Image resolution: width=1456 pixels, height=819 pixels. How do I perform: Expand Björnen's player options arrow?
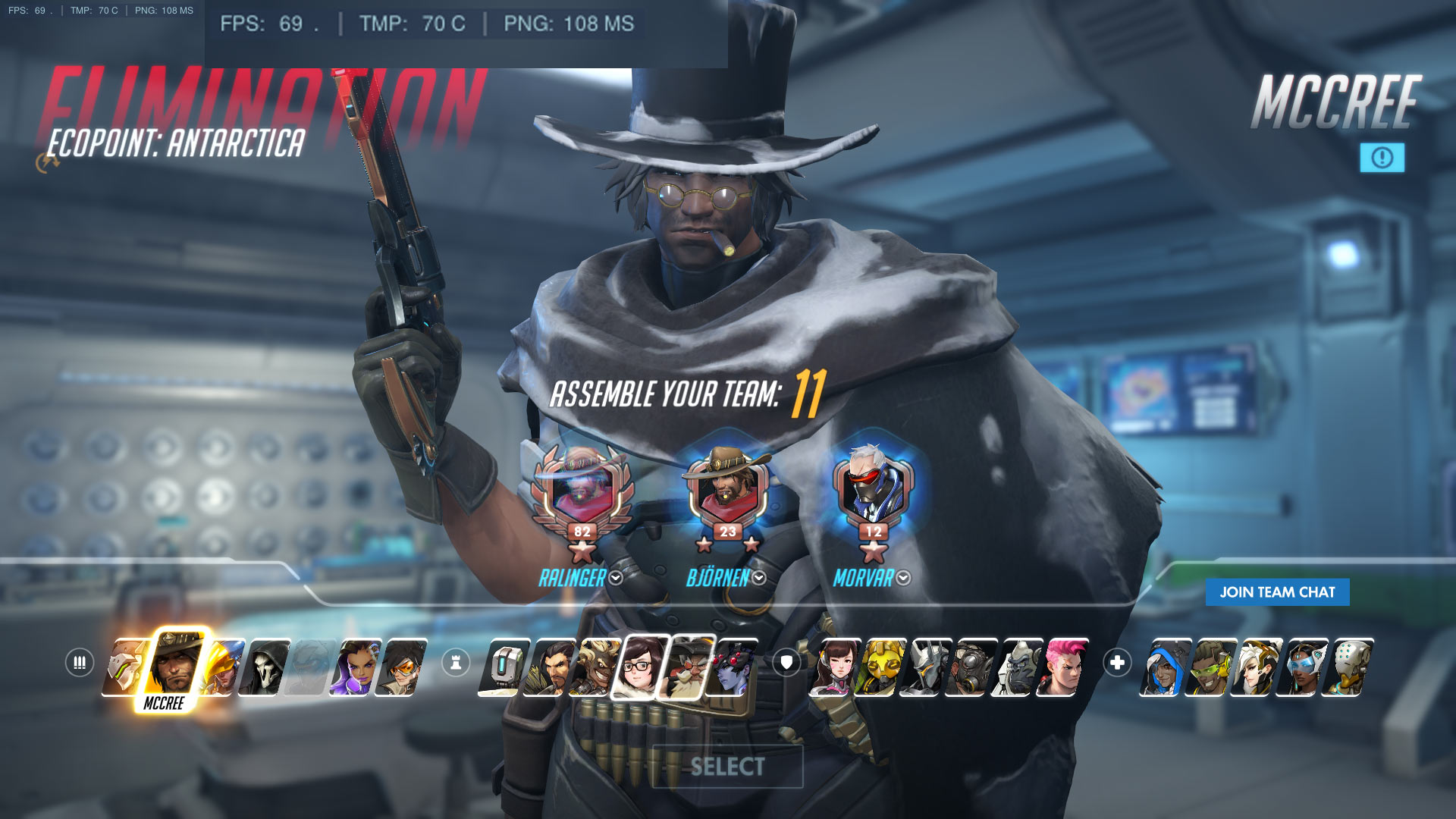coord(759,579)
